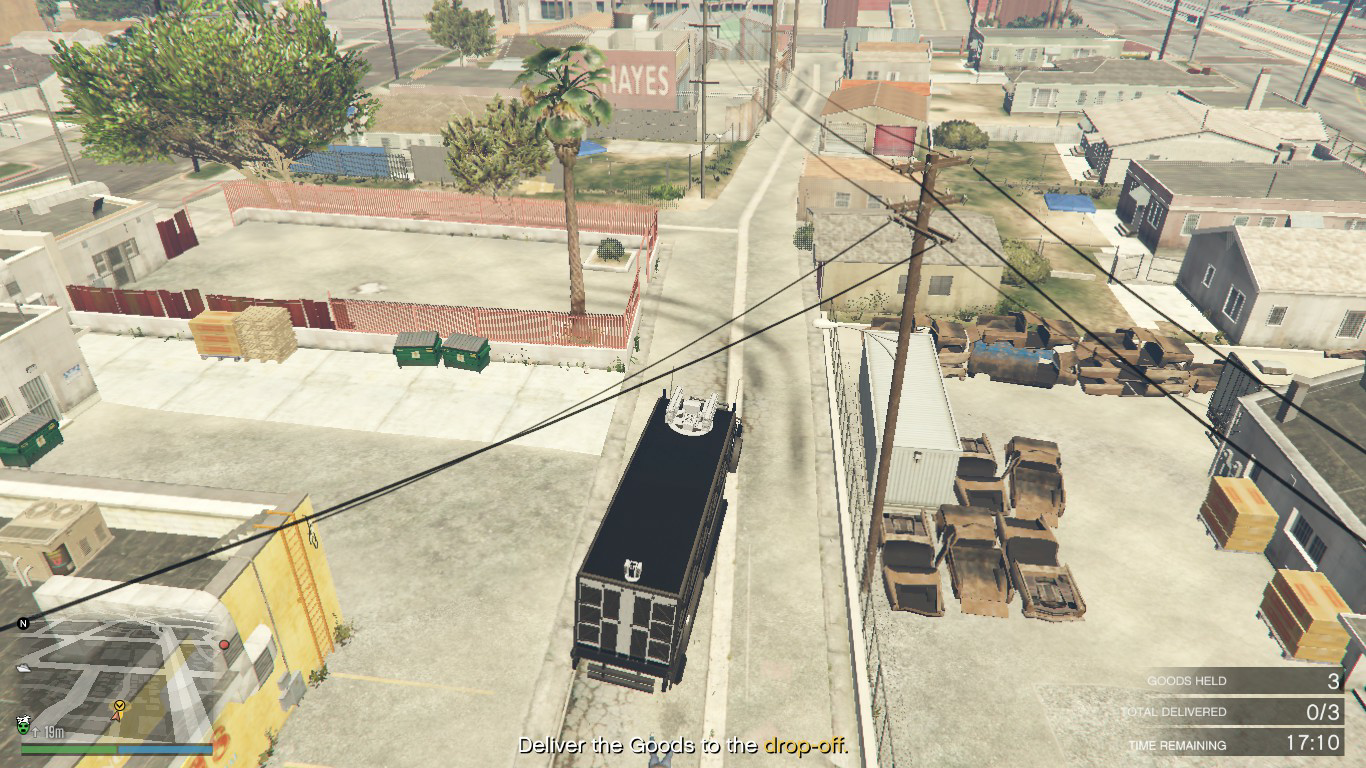1366x768 pixels.
Task: Click the green mask icon beside the minimap
Action: (22, 729)
